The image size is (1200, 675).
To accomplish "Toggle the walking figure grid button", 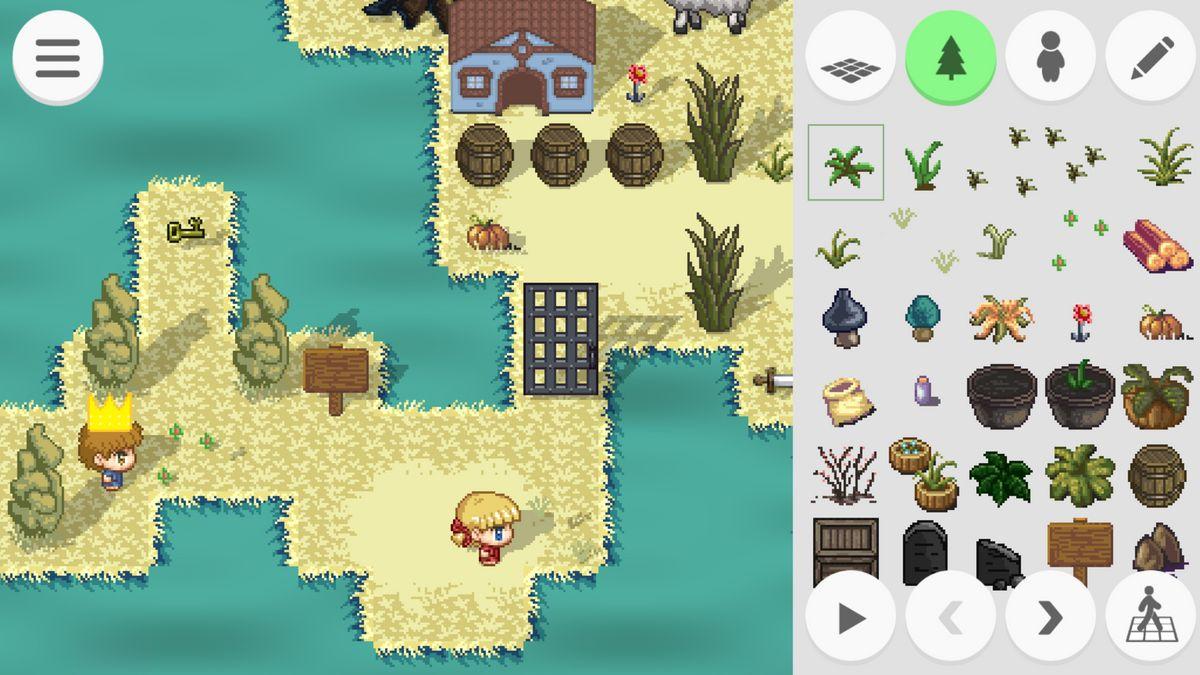I will [1150, 617].
